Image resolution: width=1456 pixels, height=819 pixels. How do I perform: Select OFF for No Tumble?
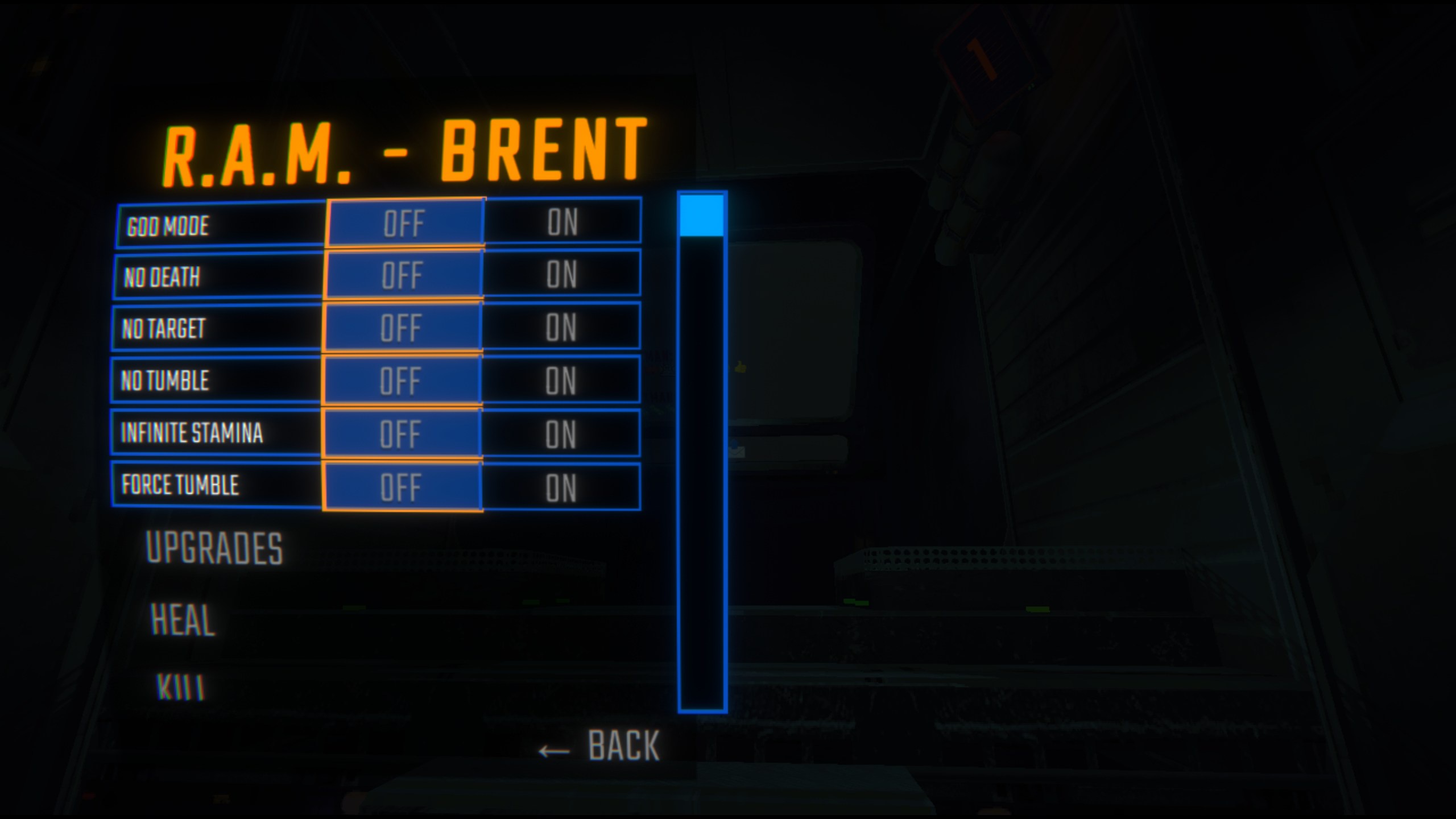click(x=405, y=382)
